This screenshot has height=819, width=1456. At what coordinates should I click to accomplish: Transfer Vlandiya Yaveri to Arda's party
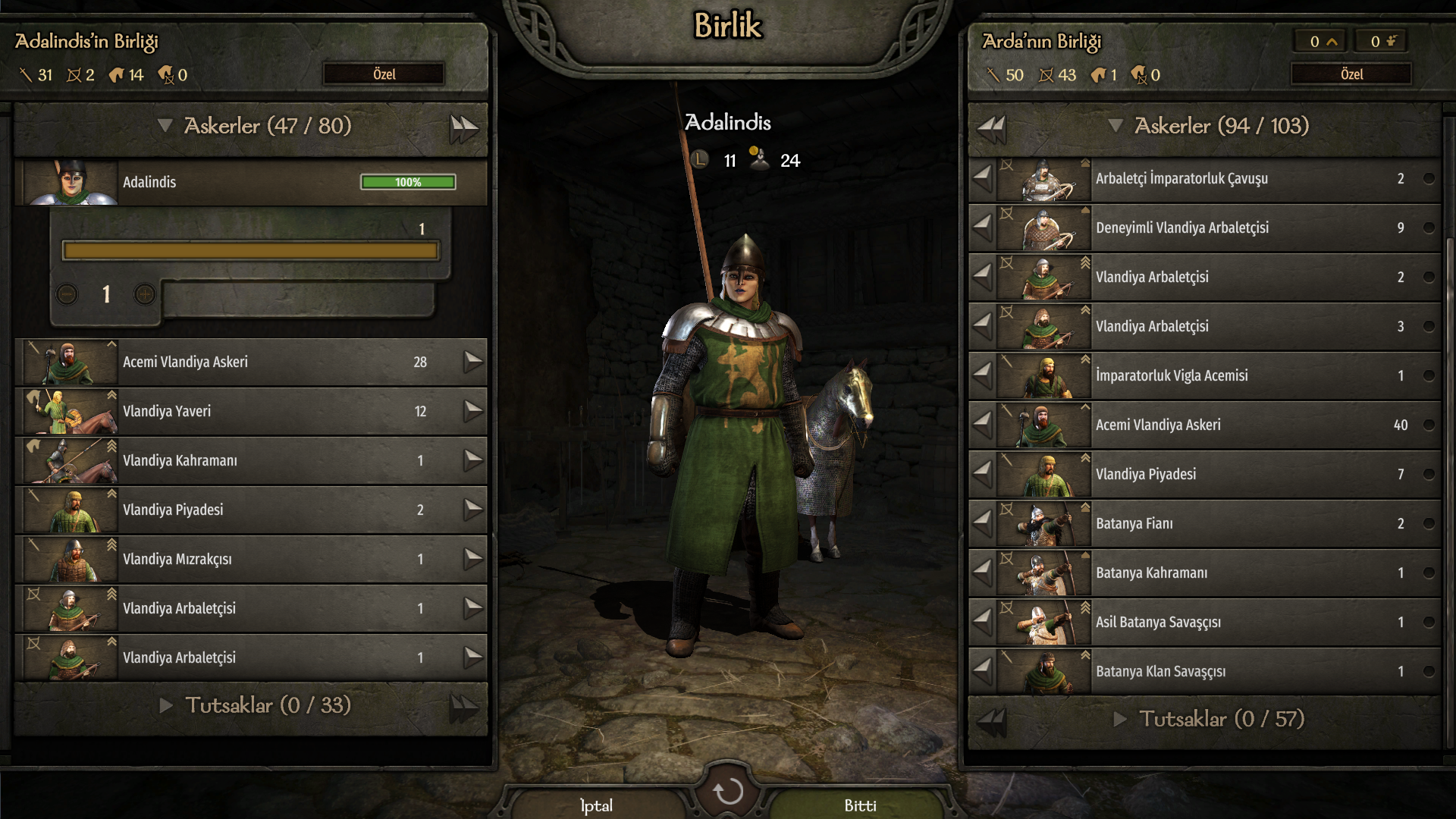(473, 411)
